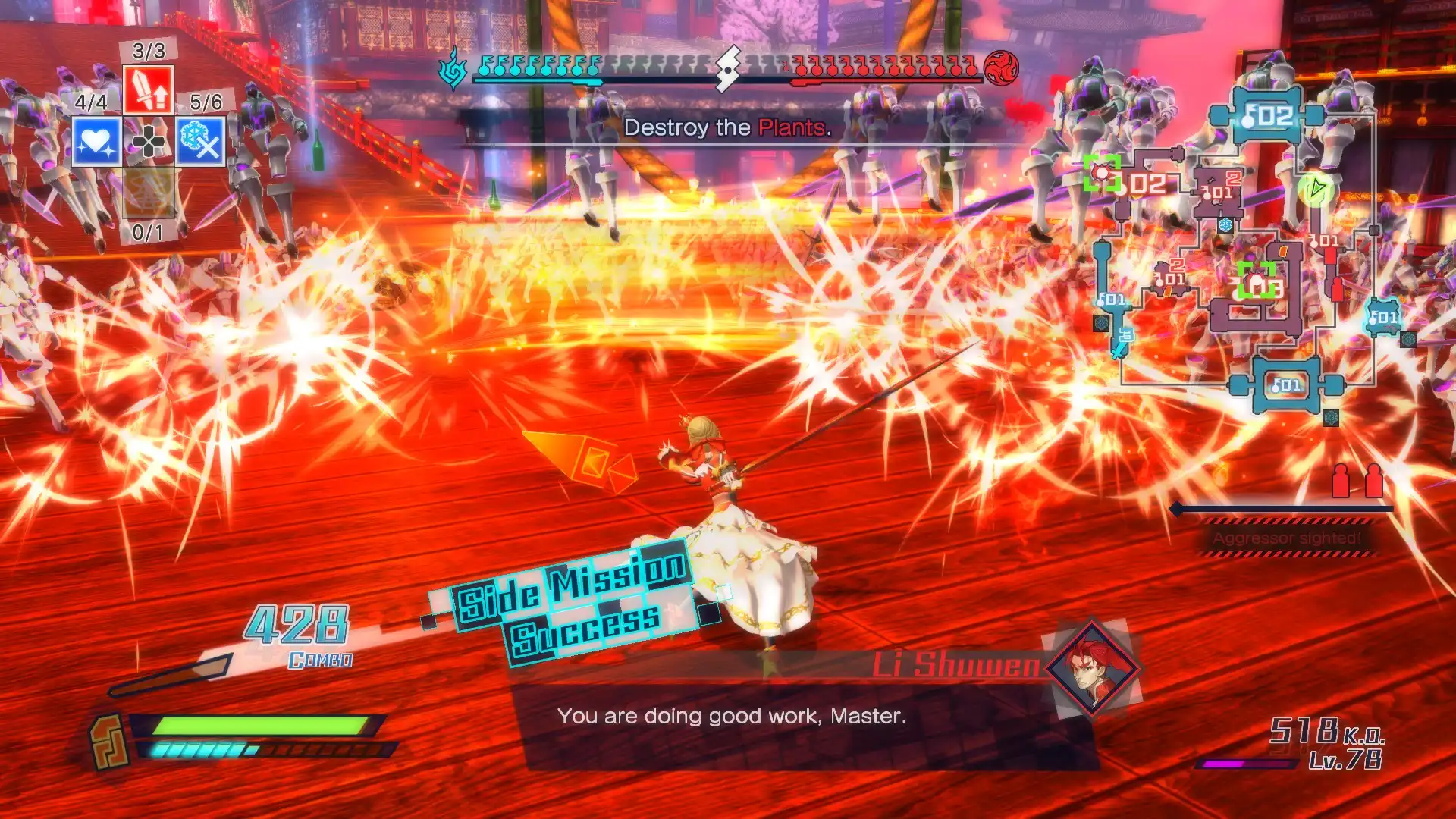Click the Destroy the Plants objective text

(728, 129)
